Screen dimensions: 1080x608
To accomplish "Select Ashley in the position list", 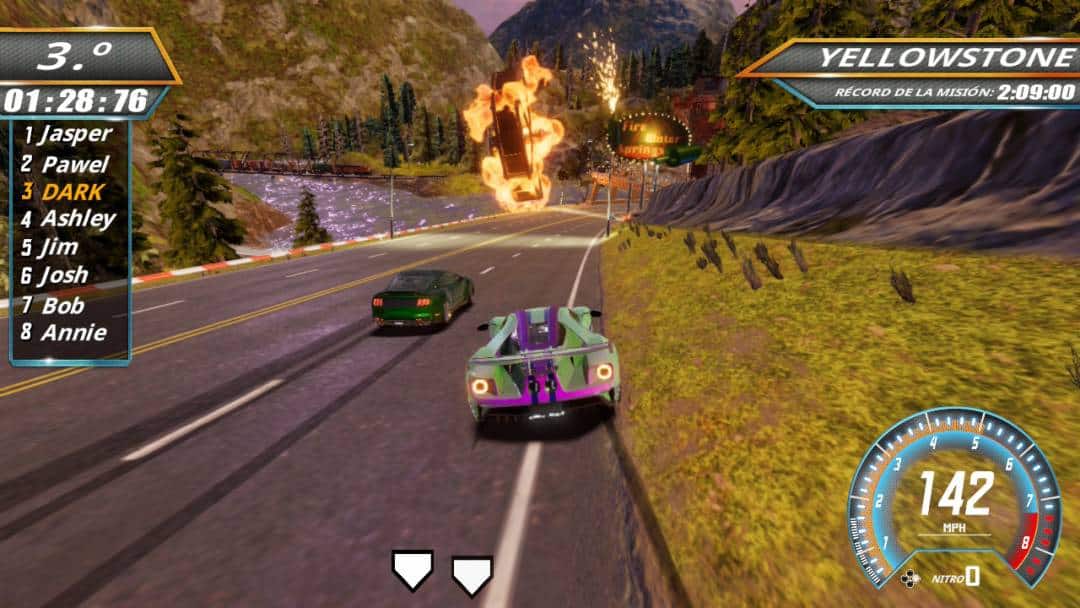I will [x=70, y=218].
